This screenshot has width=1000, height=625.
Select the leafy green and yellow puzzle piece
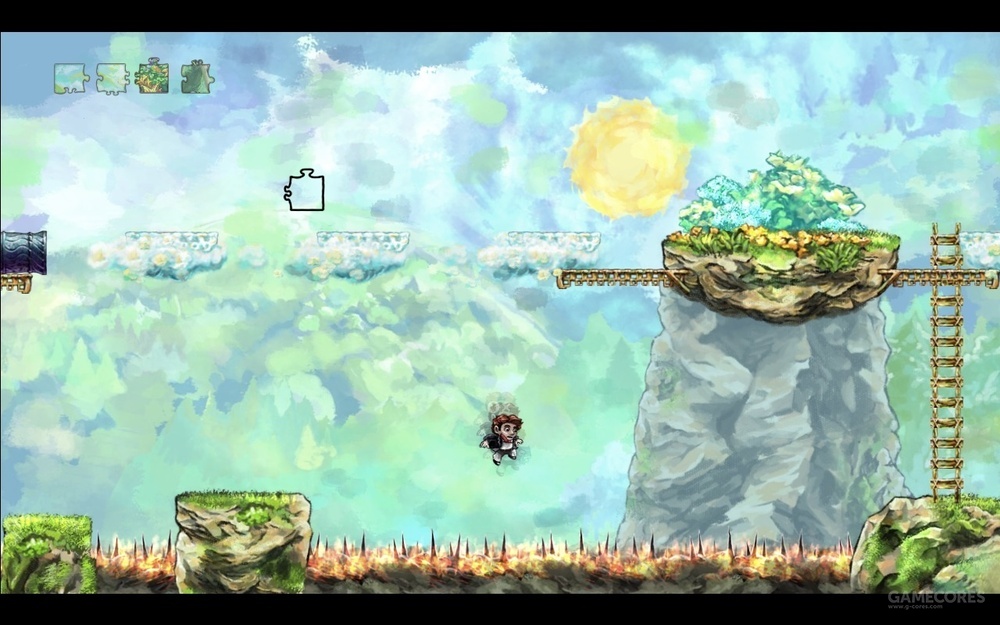coord(152,78)
